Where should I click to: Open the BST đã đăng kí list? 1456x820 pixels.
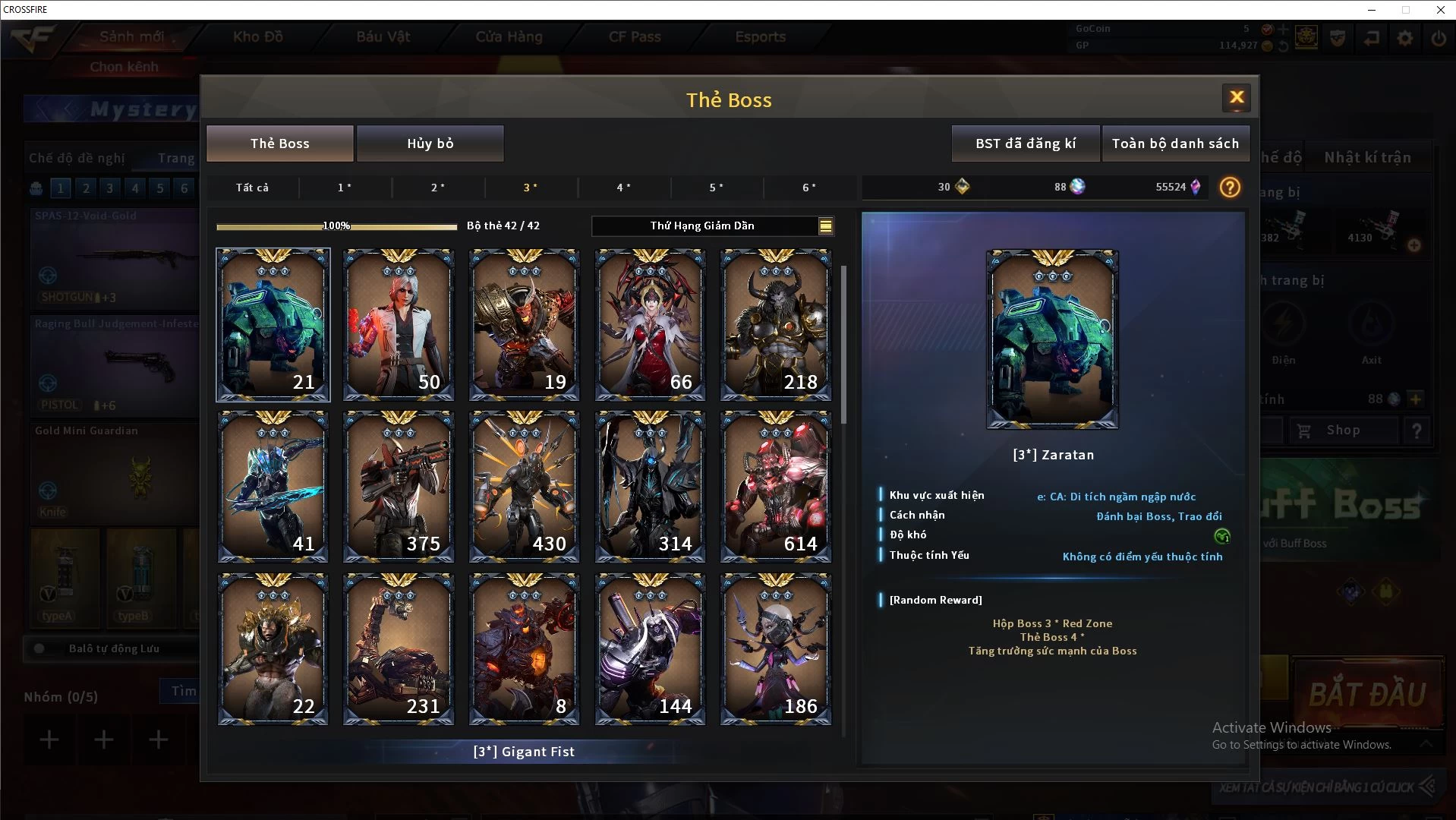coord(1025,143)
